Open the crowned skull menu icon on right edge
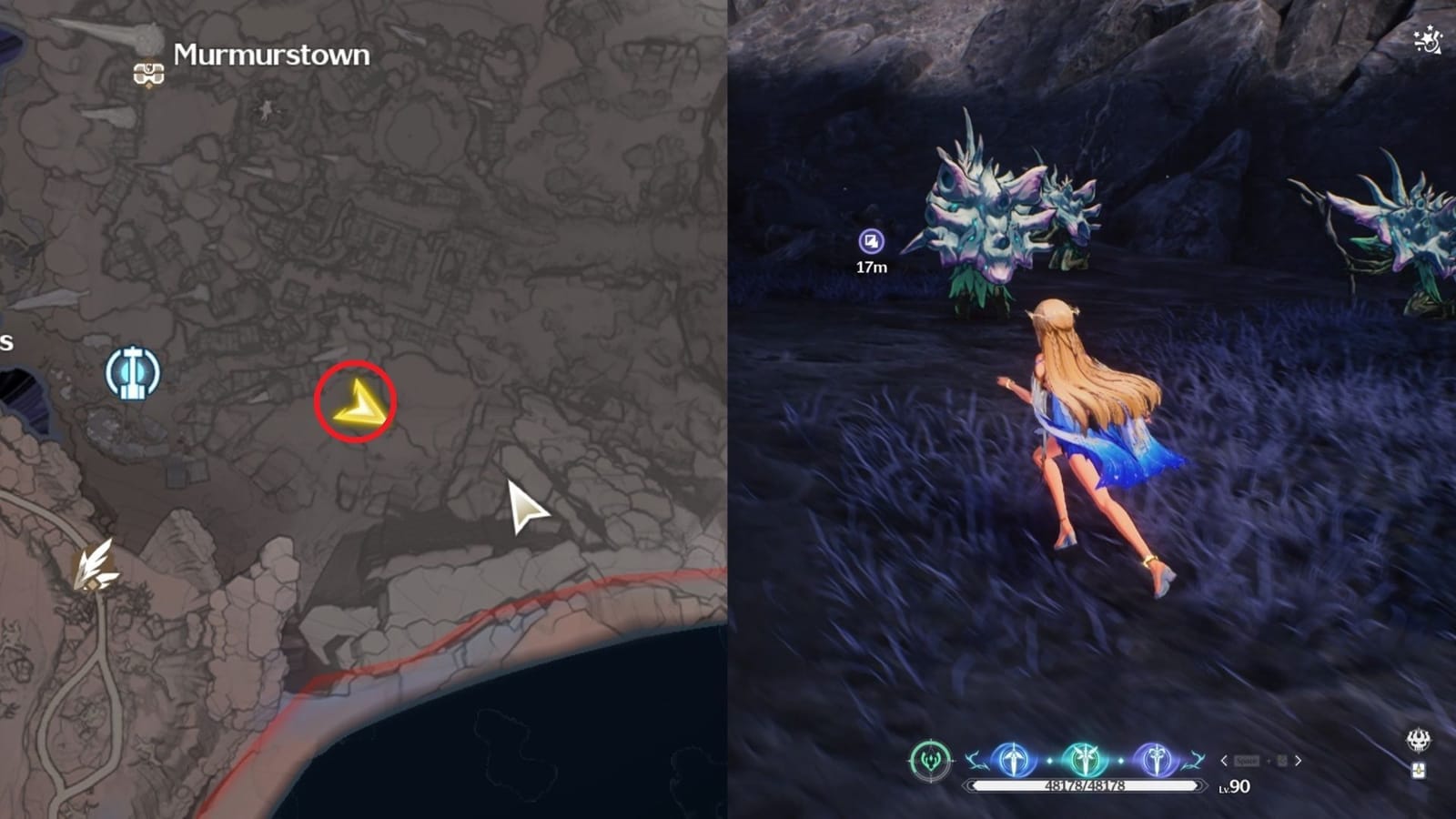The width and height of the screenshot is (1456, 819). pos(1418,740)
